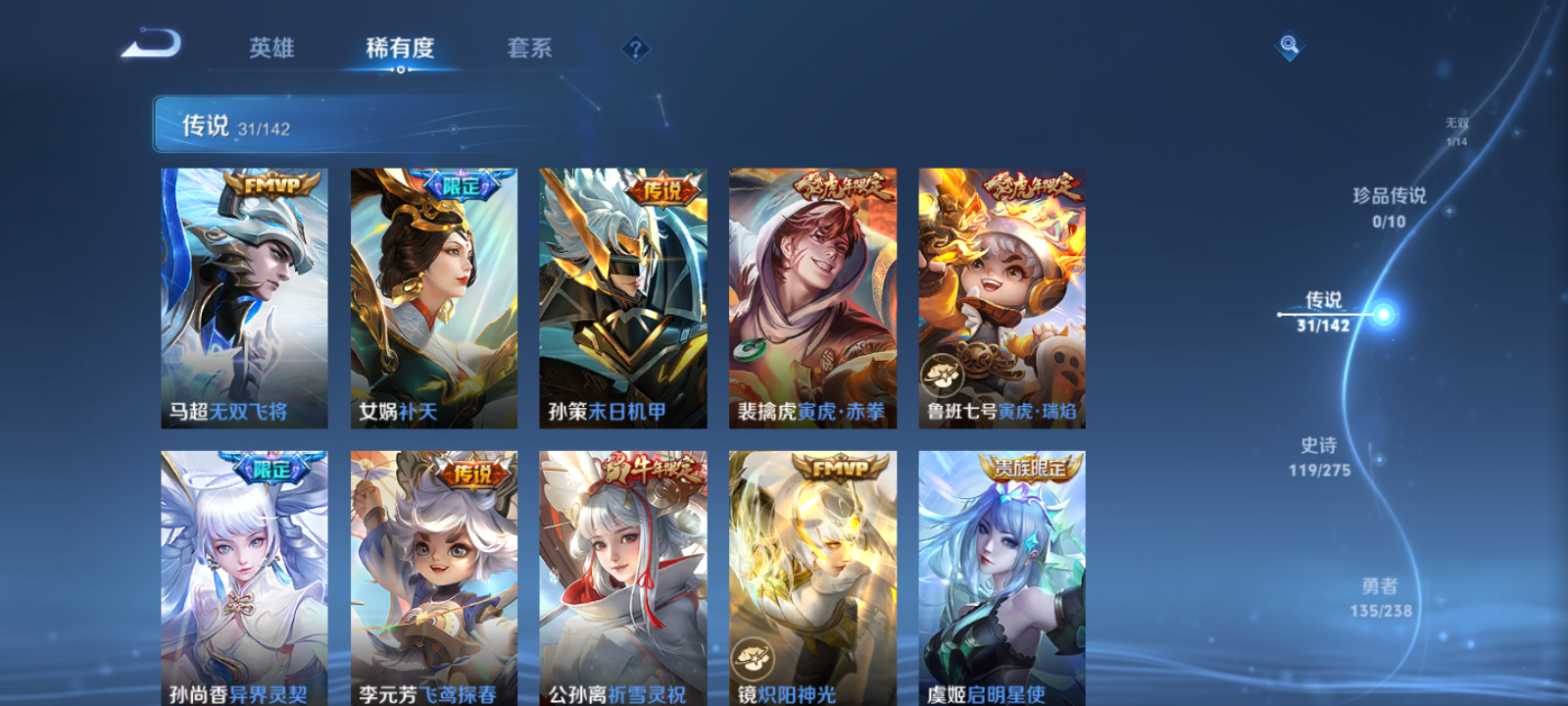This screenshot has height=706, width=1568.
Task: Click the 限定 badge on 女娲's card
Action: [463, 183]
